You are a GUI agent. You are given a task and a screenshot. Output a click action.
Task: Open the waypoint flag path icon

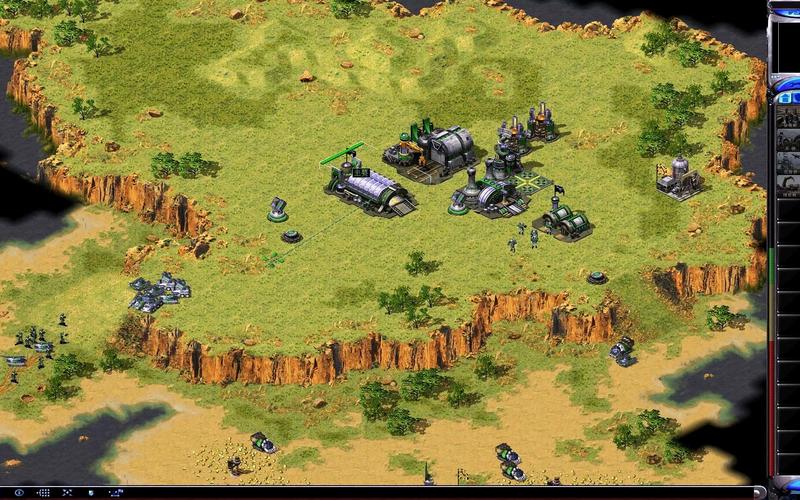117,492
